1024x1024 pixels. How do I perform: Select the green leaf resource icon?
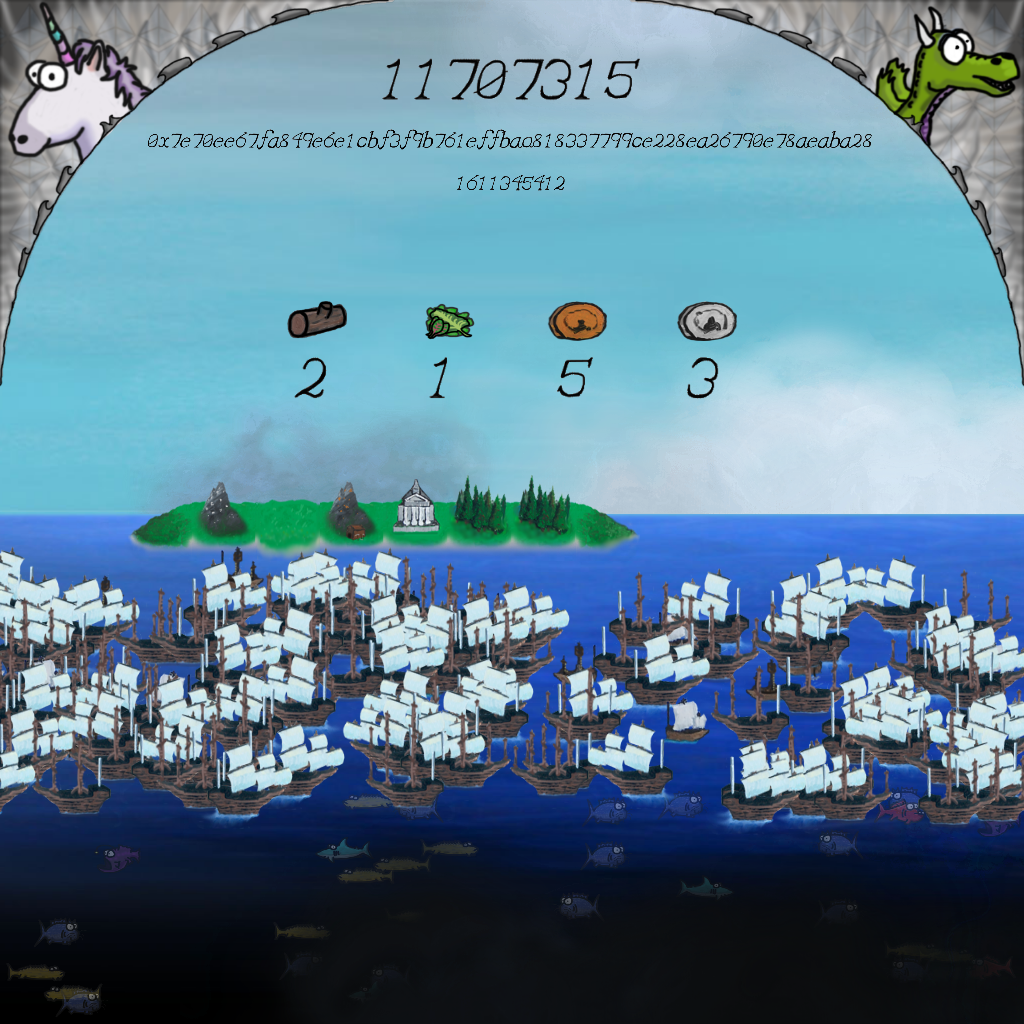pyautogui.click(x=449, y=321)
